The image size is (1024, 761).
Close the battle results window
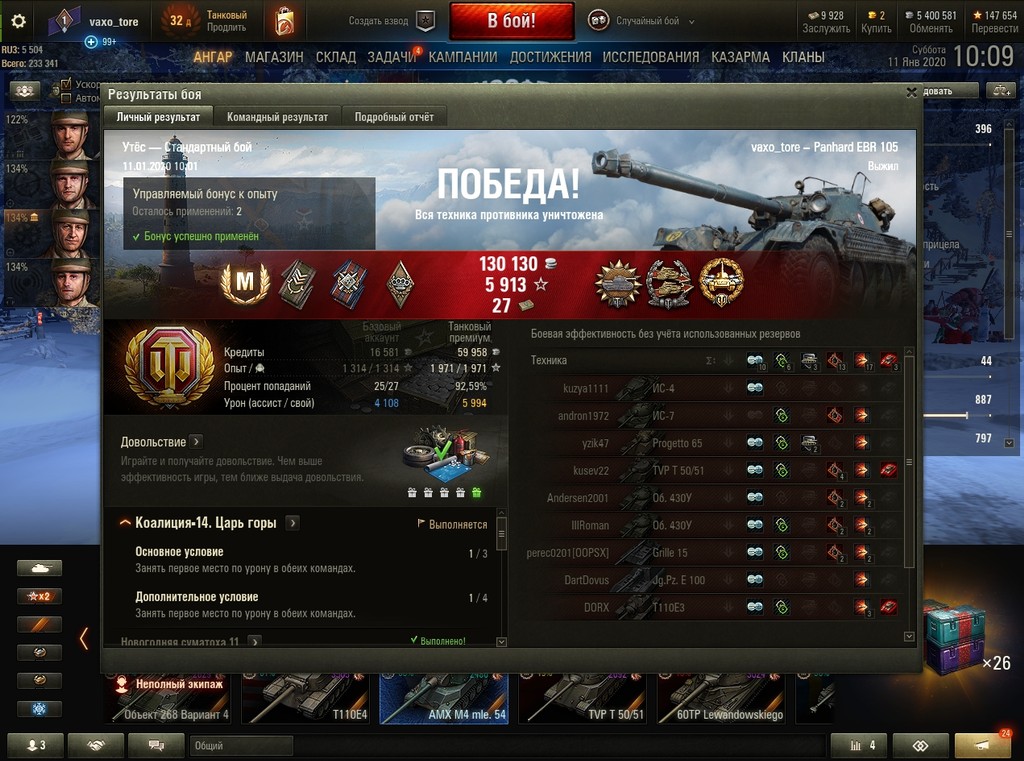(910, 93)
